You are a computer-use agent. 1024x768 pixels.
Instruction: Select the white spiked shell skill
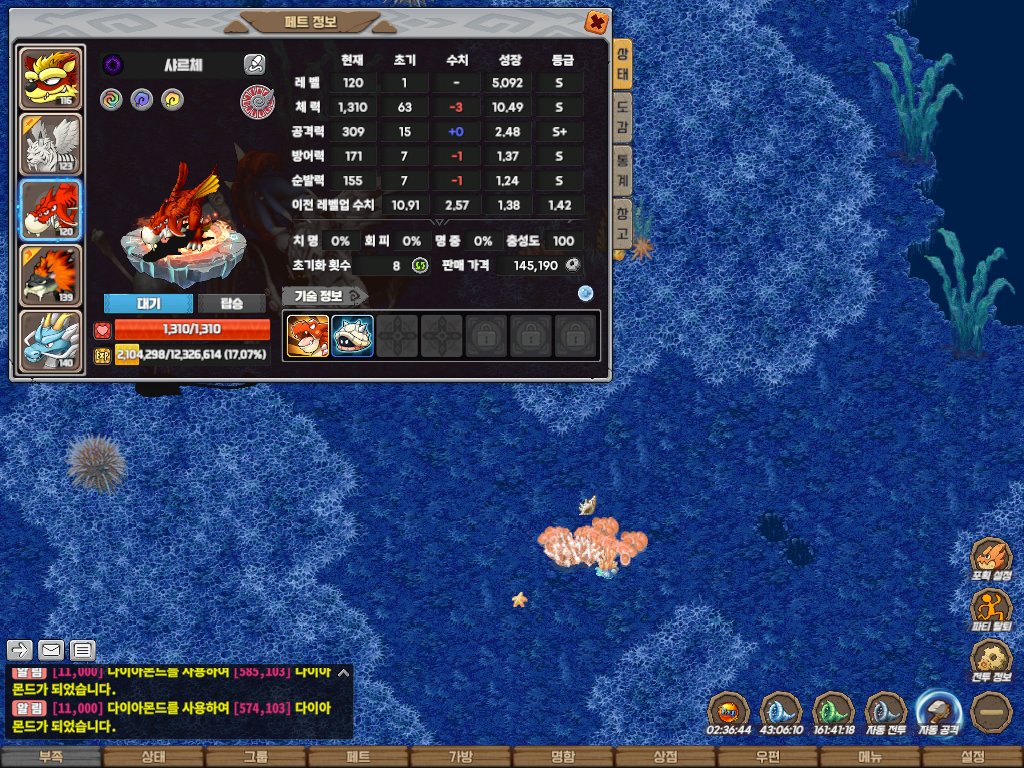352,336
